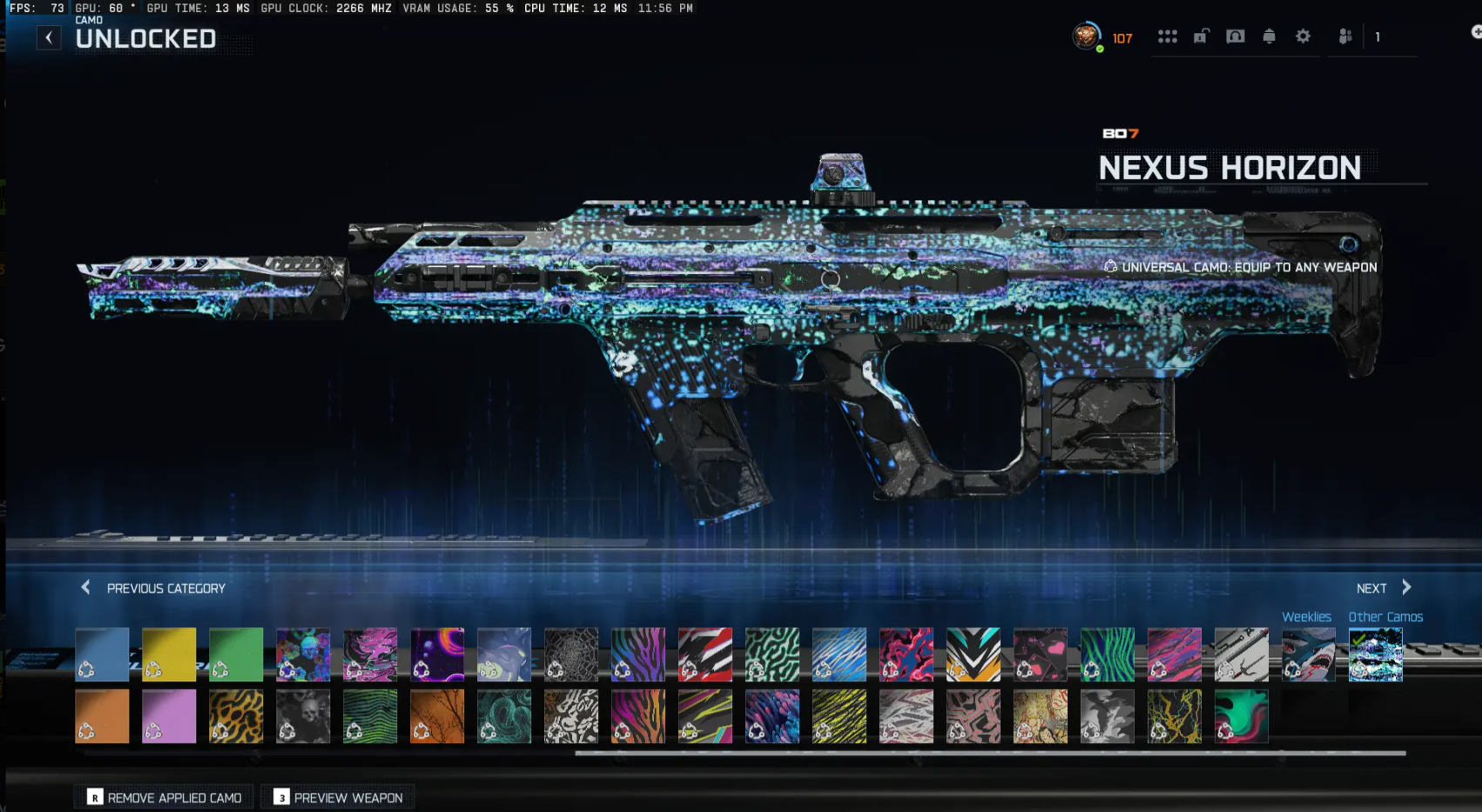Open the headset audio icon
Image resolution: width=1482 pixels, height=812 pixels.
click(1236, 37)
